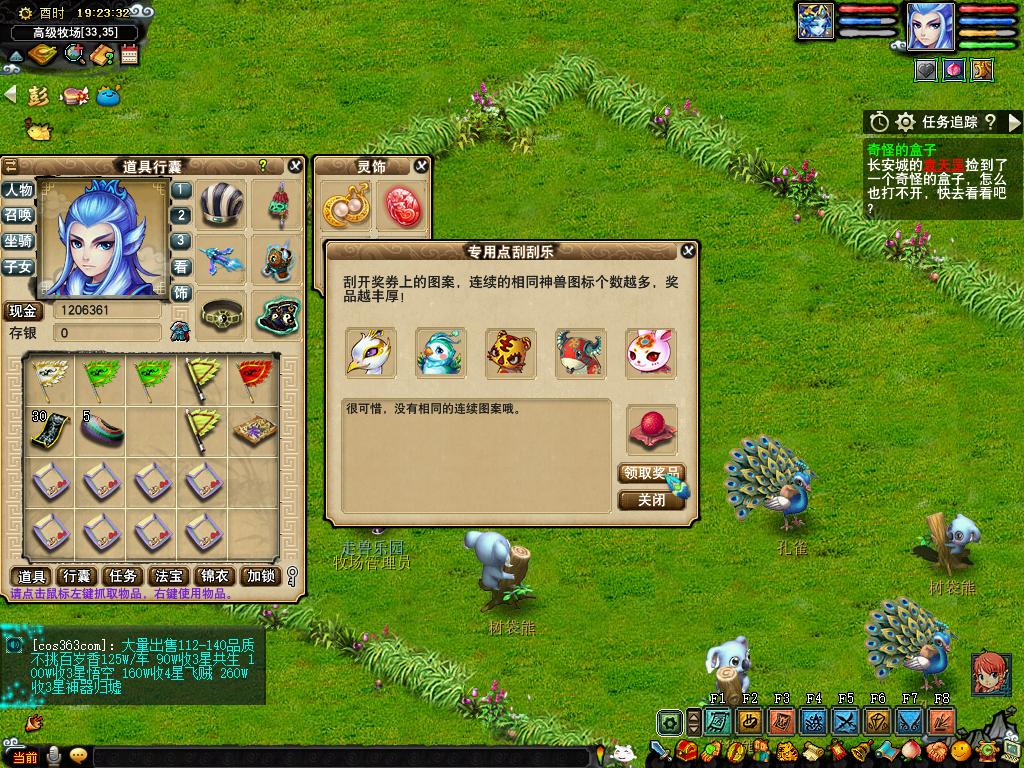Close the 专用点刮刮乐 window
This screenshot has width=1024, height=768.
688,251
